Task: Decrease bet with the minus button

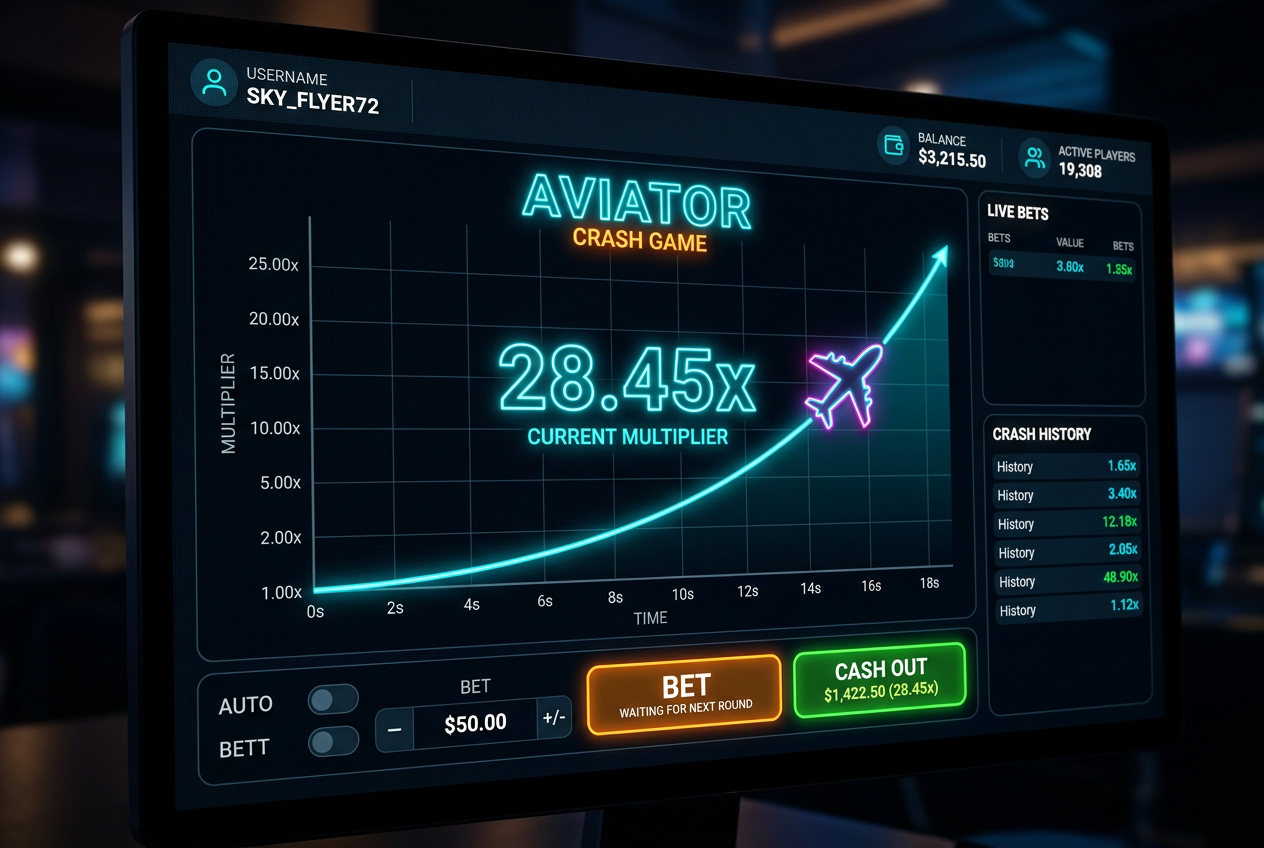Action: click(394, 729)
